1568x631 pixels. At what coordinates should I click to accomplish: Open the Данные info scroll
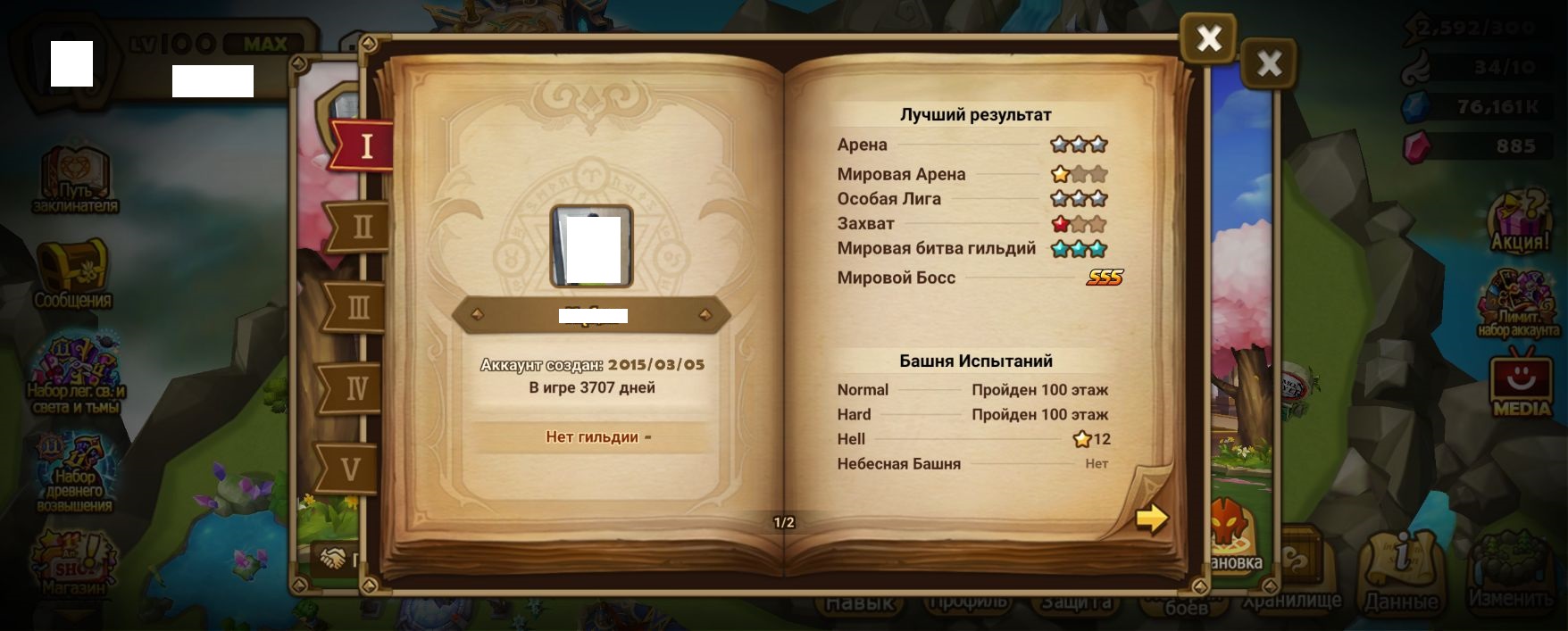click(x=1401, y=571)
